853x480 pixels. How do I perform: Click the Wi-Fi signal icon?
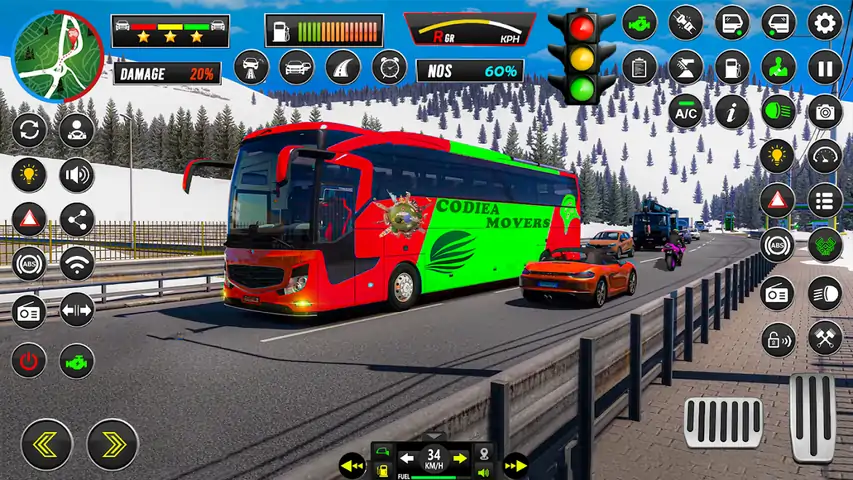pos(76,264)
